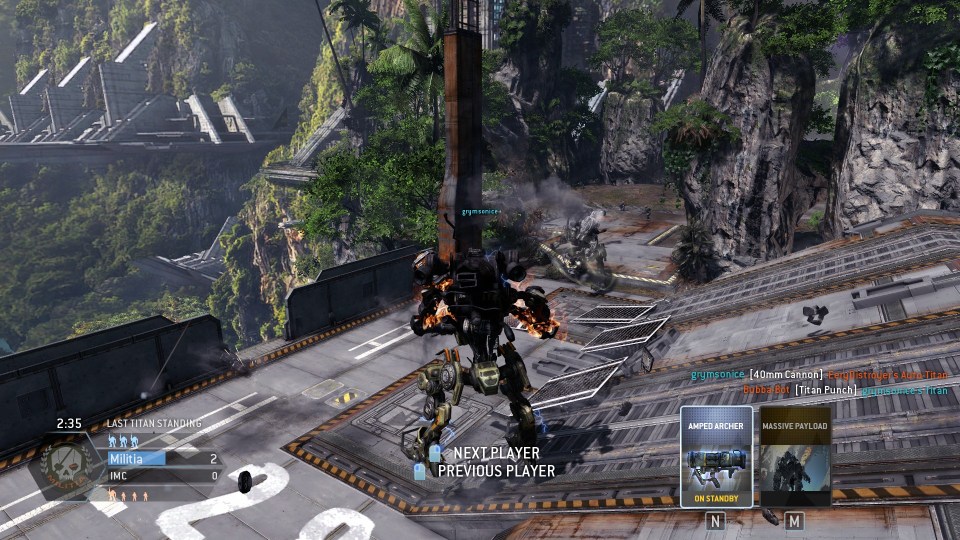Select the Amped Archer burn card
This screenshot has height=540, width=960.
point(716,457)
